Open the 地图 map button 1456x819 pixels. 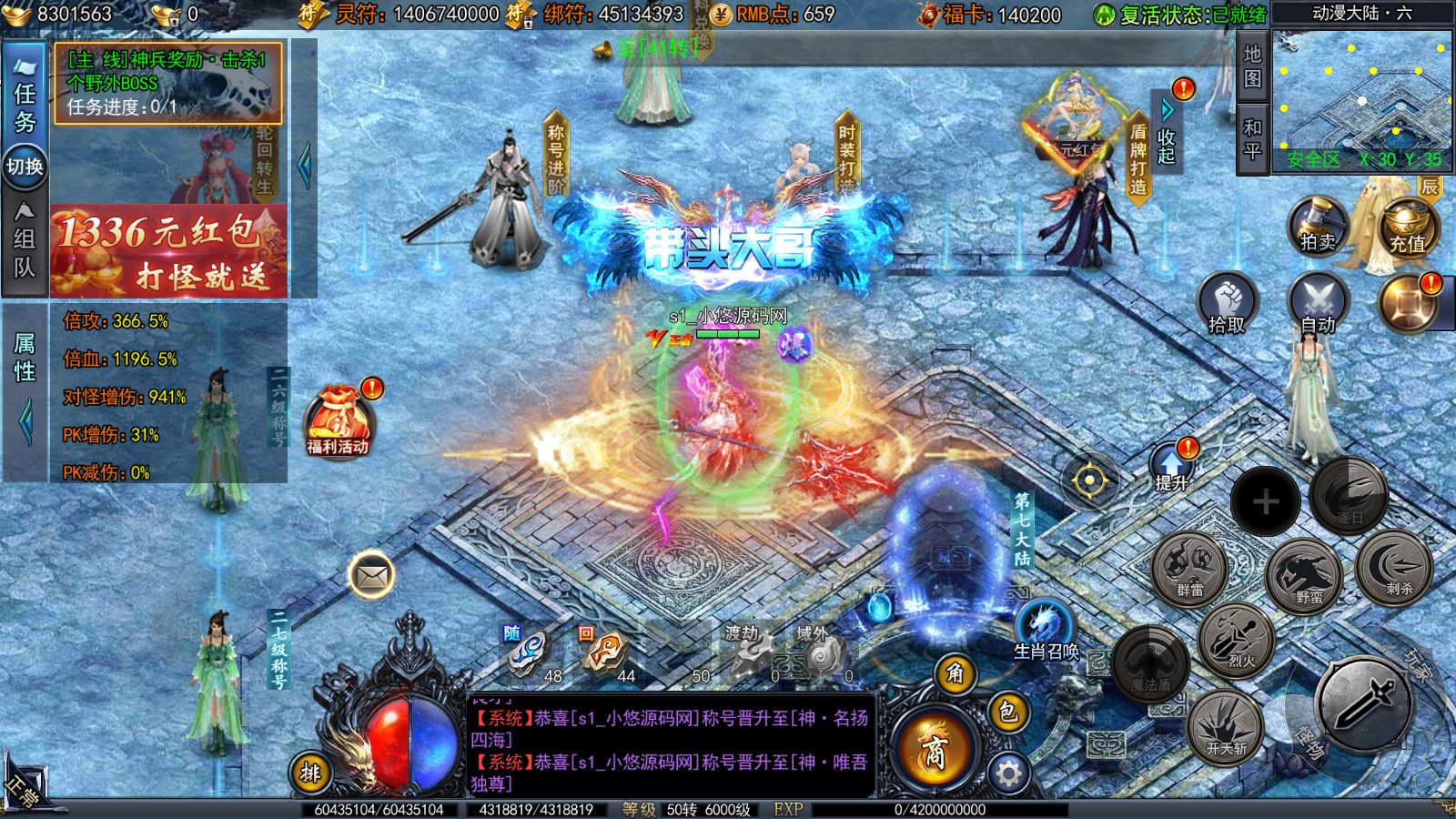pyautogui.click(x=1253, y=66)
